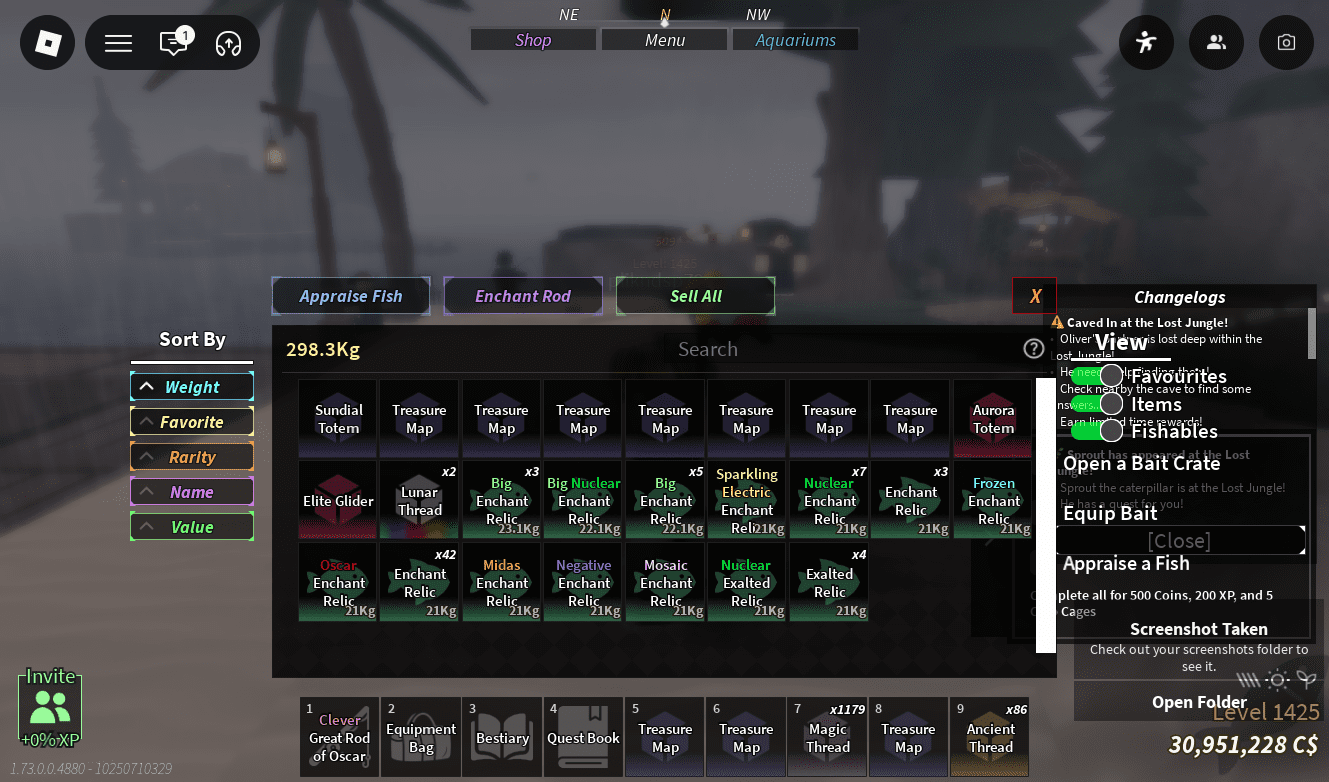Select the Magic Thread in slot 7
This screenshot has height=782, width=1329.
[827, 737]
